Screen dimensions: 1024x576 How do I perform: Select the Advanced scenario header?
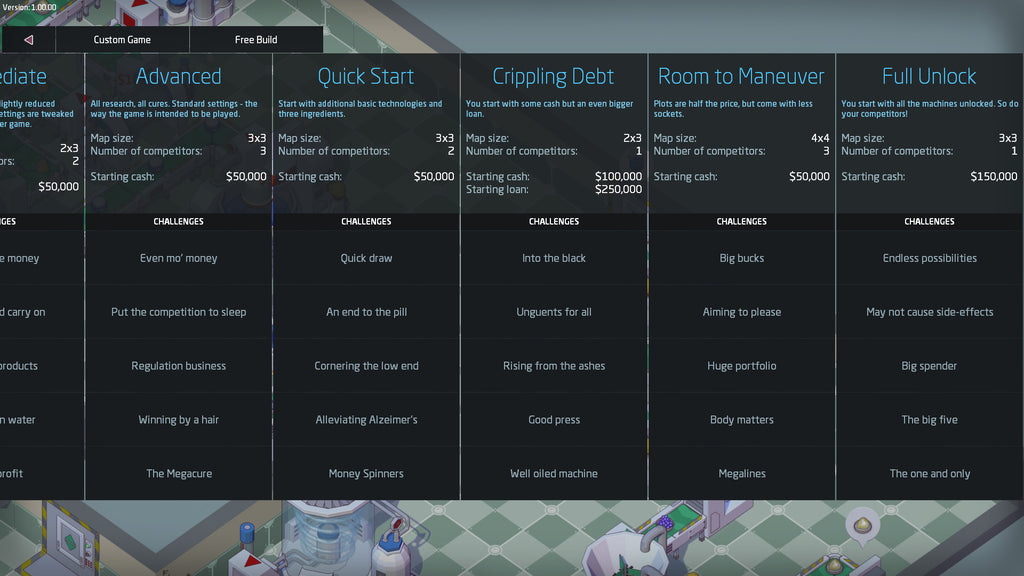pos(178,76)
